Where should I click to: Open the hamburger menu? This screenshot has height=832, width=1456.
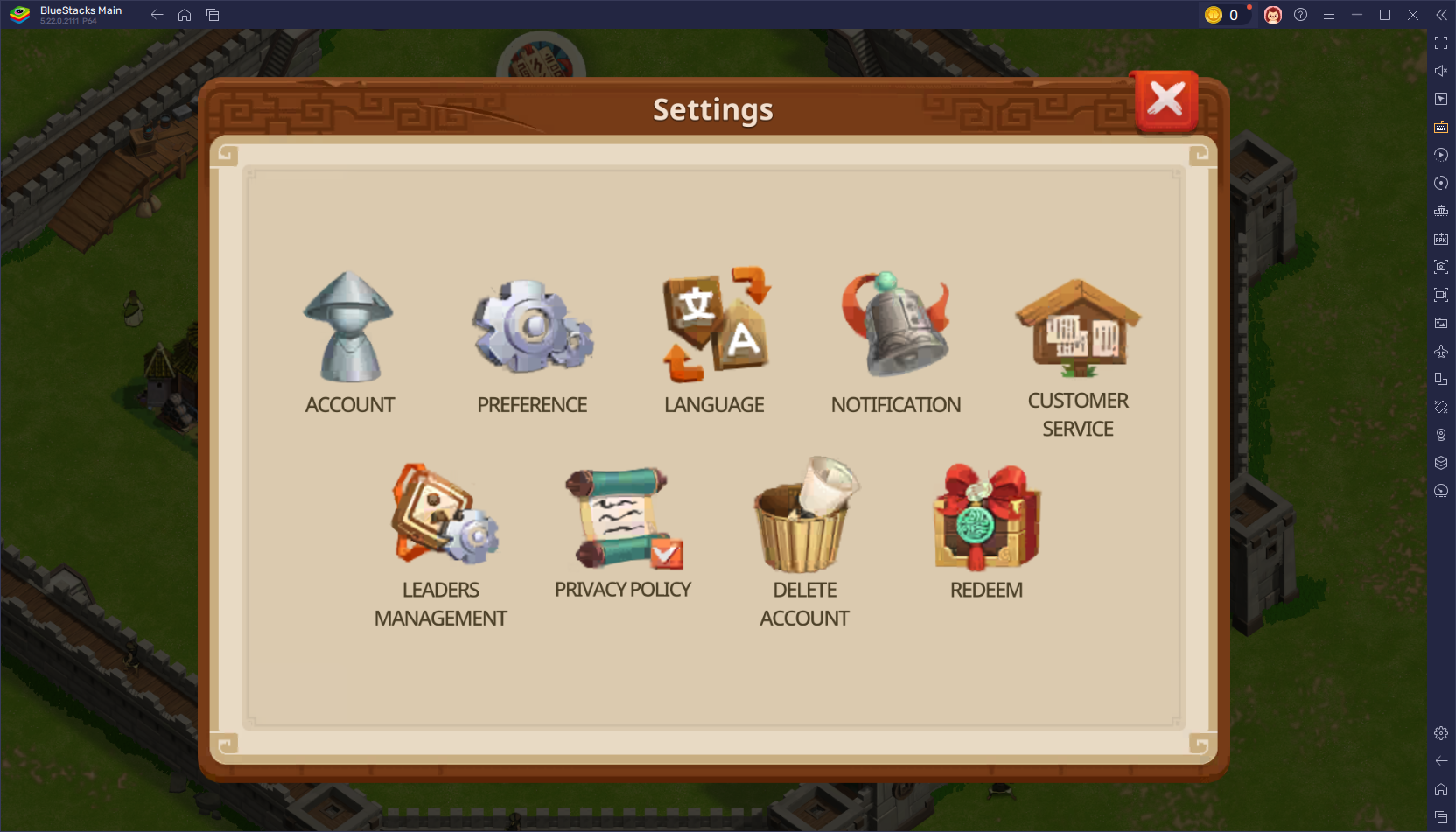(x=1329, y=15)
